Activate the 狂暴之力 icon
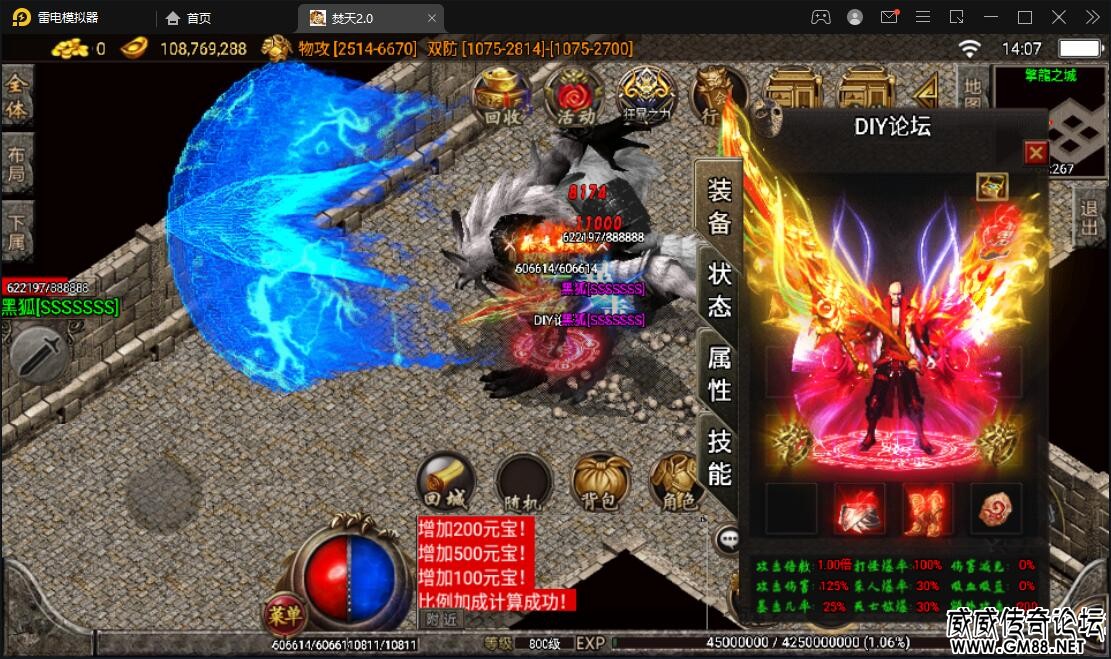This screenshot has height=659, width=1111. pos(646,95)
